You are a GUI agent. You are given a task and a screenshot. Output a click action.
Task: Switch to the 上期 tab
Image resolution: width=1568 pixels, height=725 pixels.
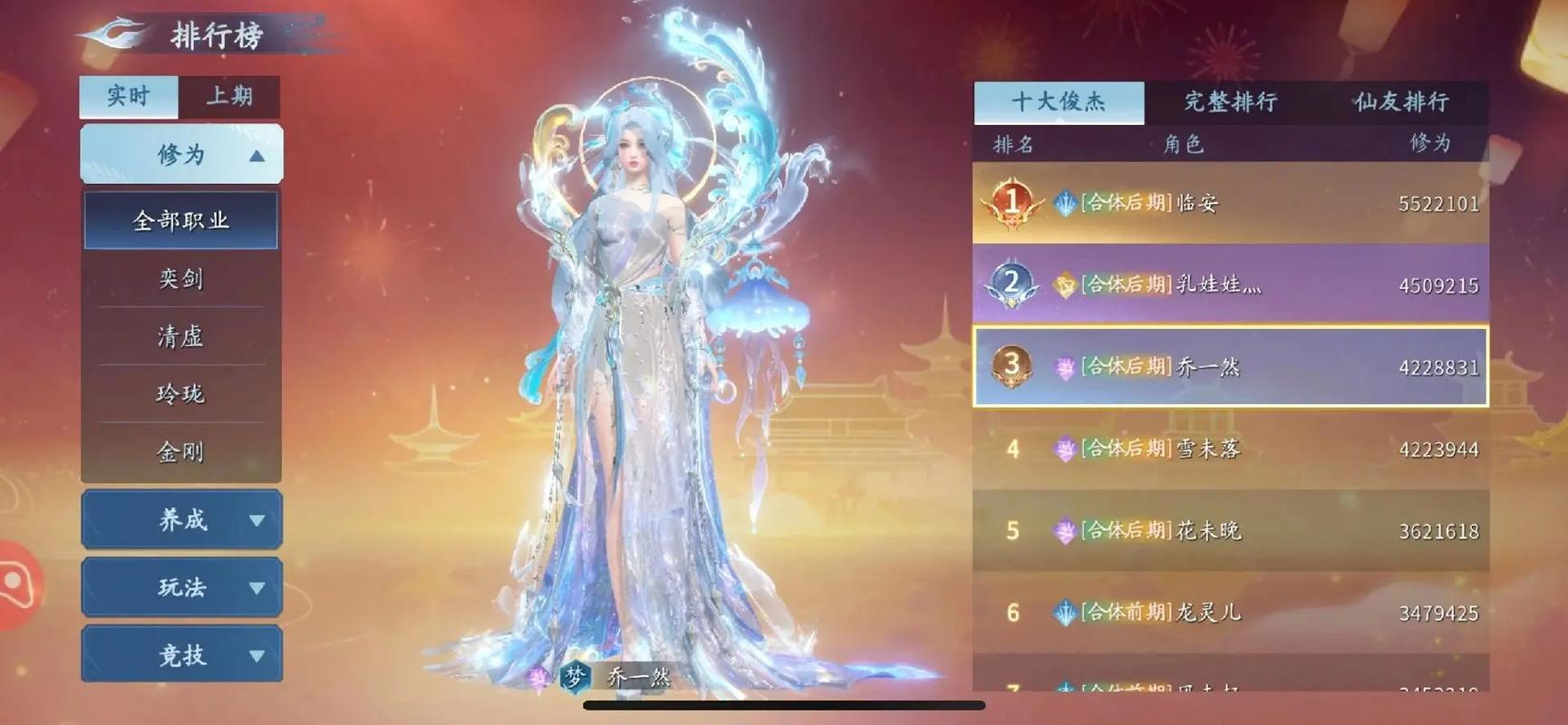pyautogui.click(x=228, y=96)
